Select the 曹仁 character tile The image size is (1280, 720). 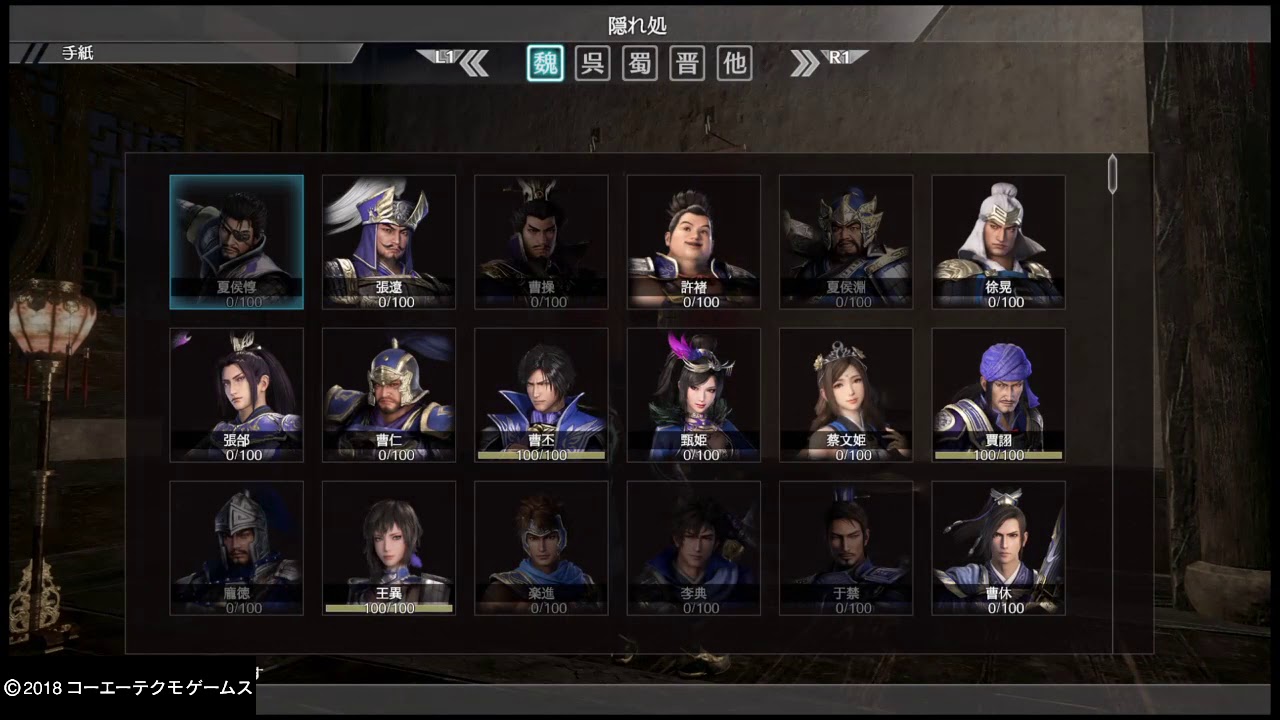[x=389, y=395]
